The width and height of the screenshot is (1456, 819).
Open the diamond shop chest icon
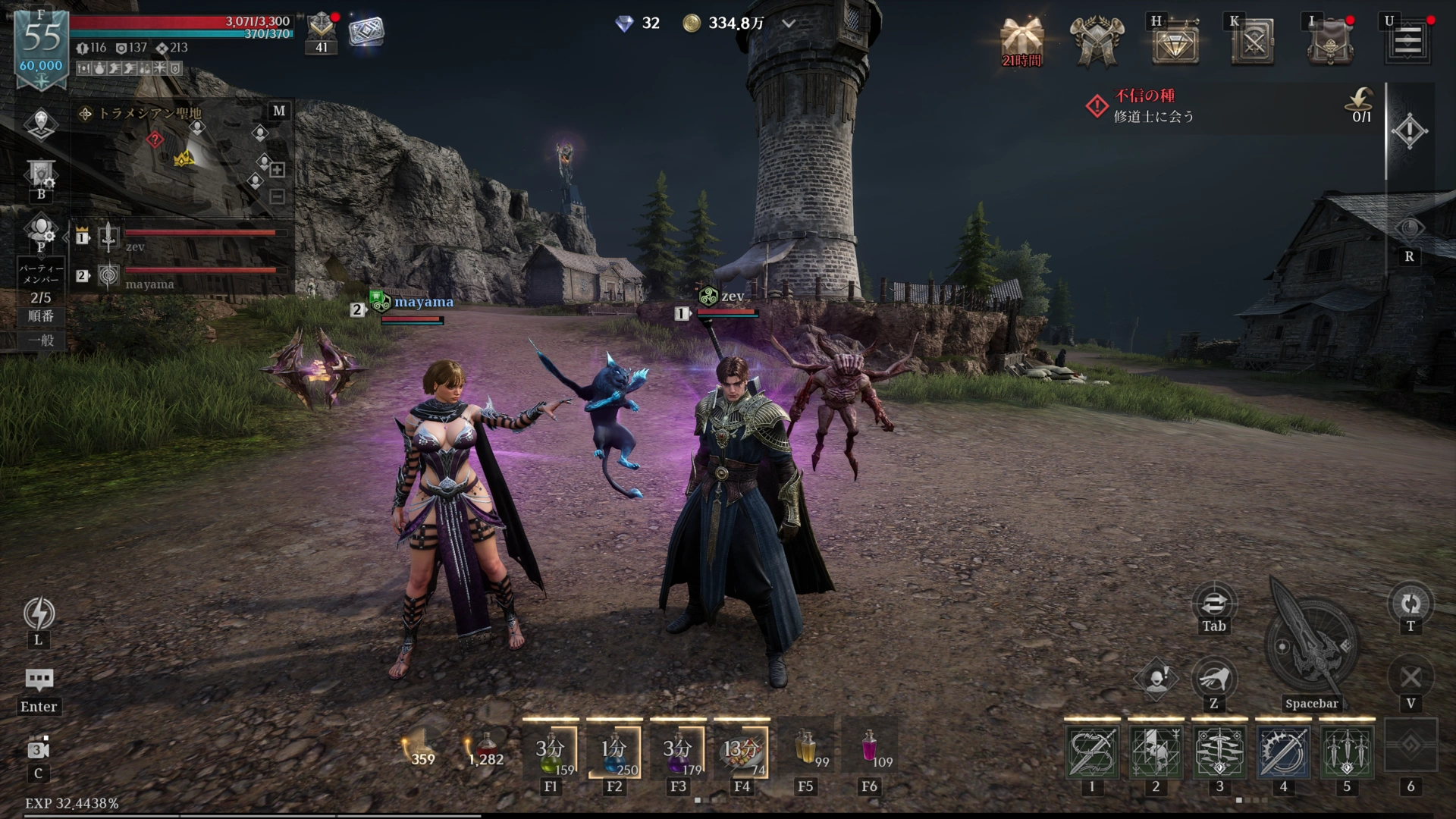pyautogui.click(x=1175, y=42)
